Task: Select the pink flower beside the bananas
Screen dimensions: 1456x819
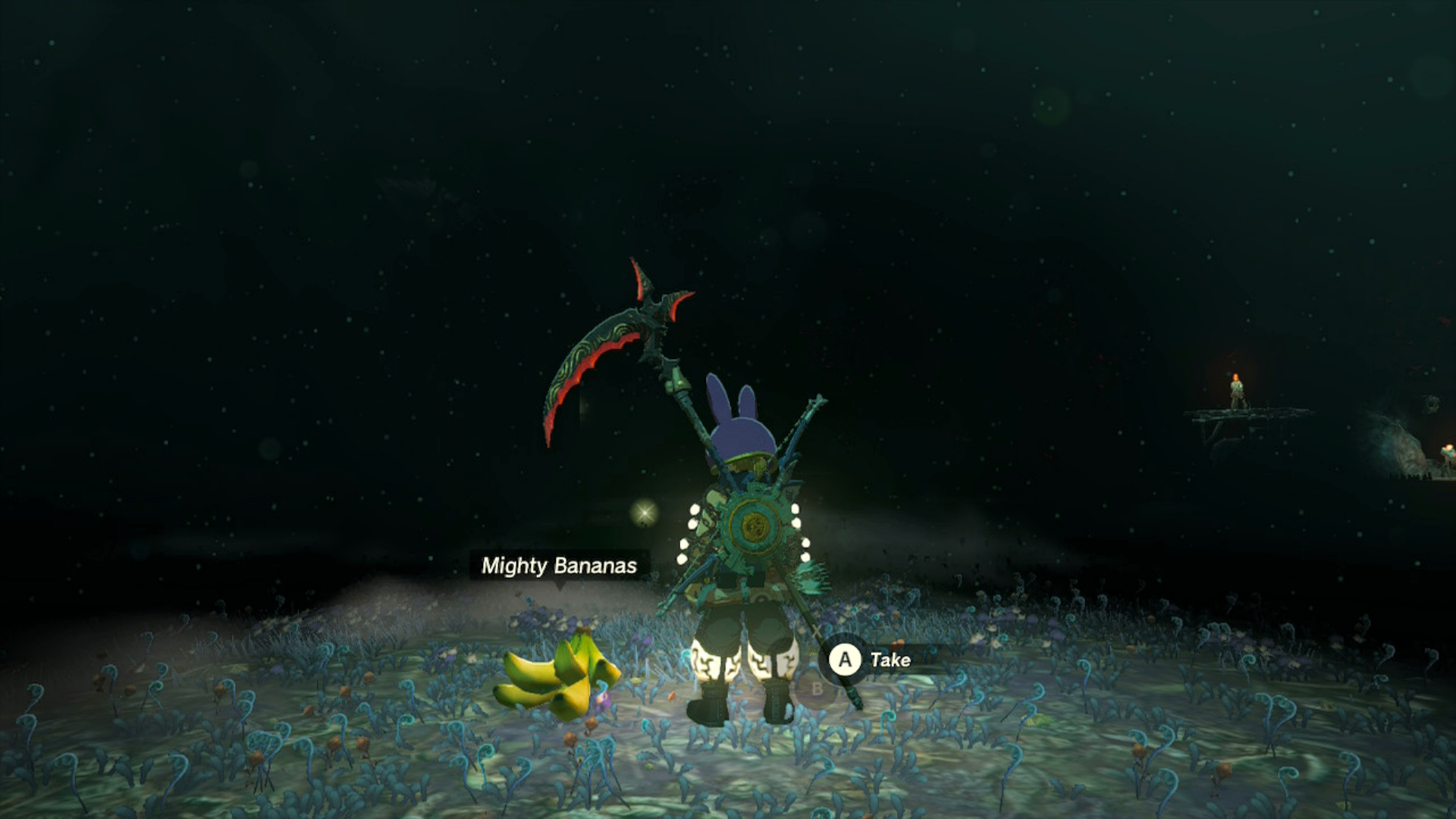Action: pos(603,699)
